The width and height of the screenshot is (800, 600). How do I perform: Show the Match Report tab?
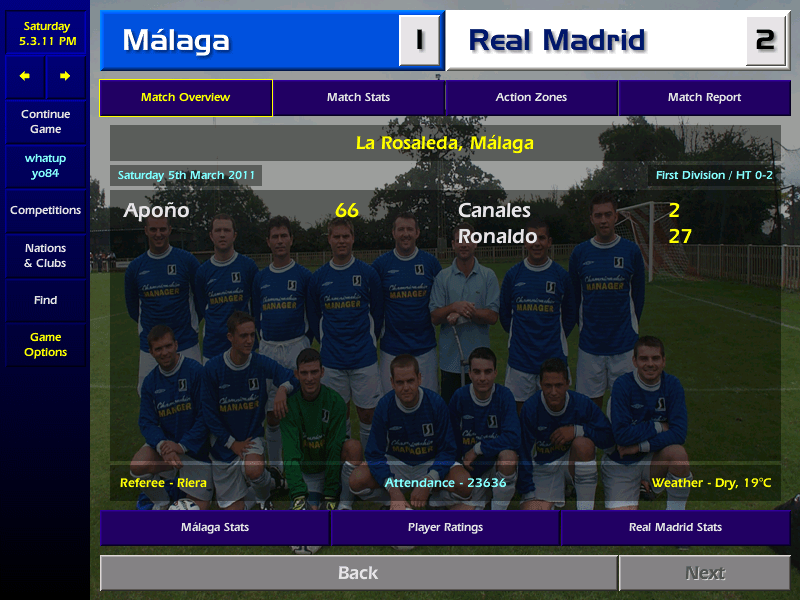coord(704,98)
